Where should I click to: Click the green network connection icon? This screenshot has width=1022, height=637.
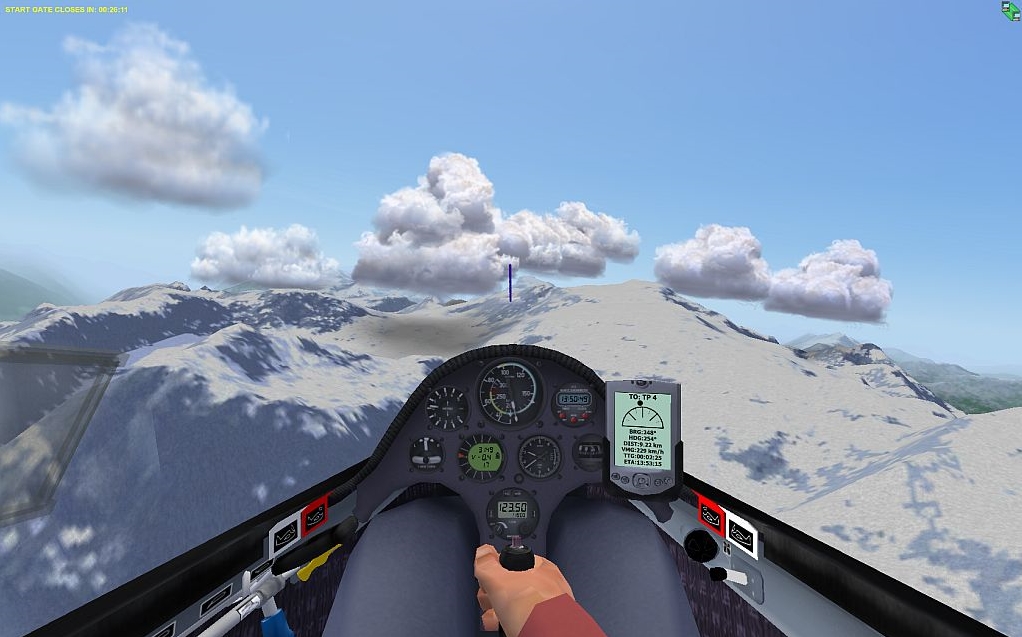pos(1010,11)
